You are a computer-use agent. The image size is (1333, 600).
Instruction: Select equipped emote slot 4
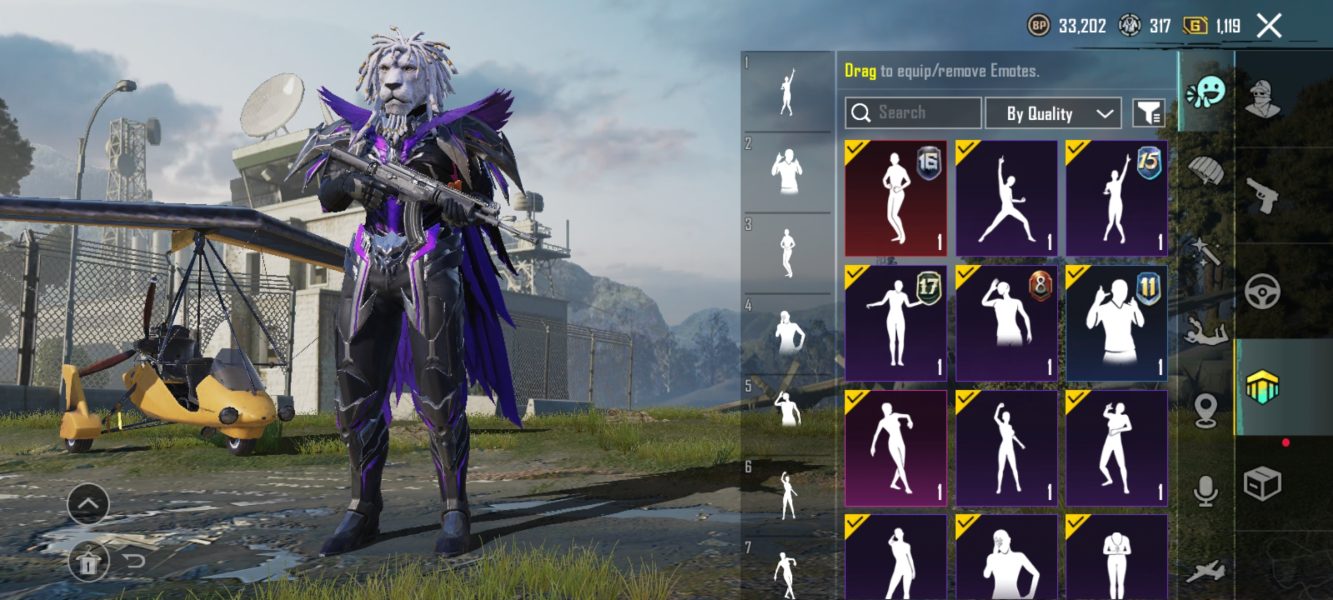[787, 332]
